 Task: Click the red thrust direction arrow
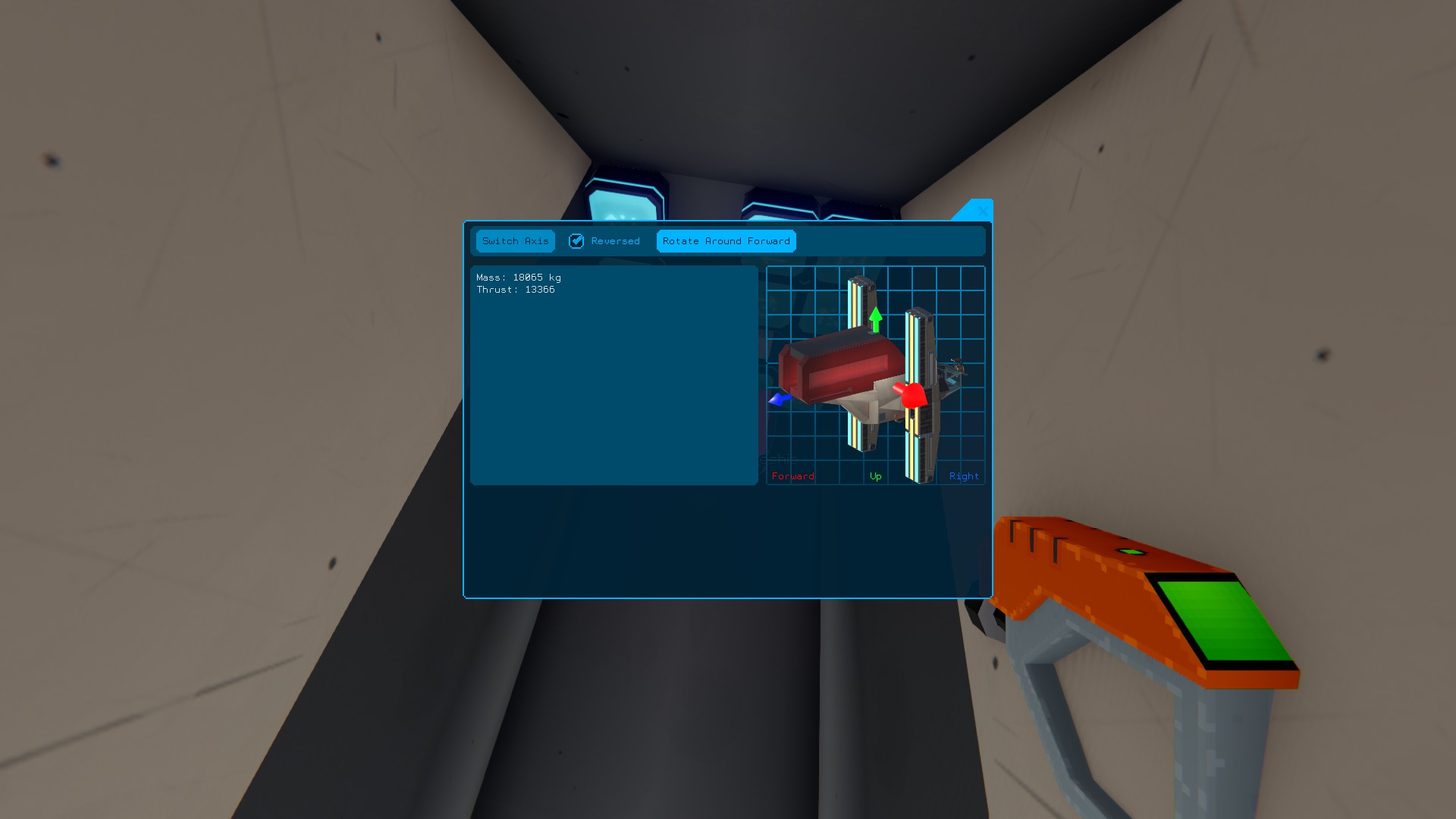(914, 395)
